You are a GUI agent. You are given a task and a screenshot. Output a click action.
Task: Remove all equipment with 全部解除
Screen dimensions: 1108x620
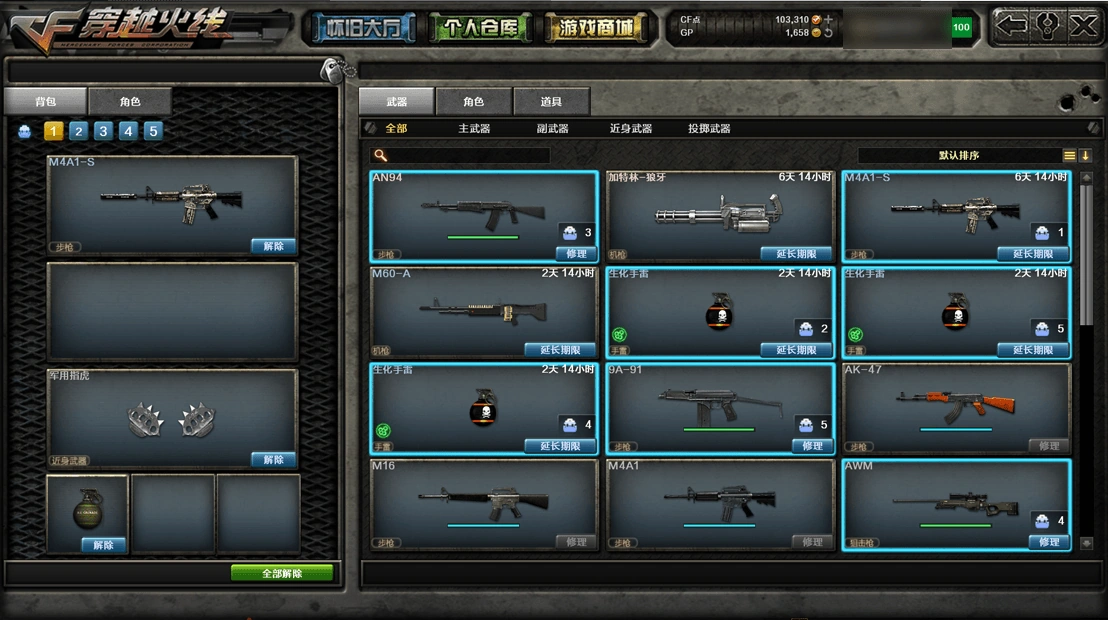[282, 574]
